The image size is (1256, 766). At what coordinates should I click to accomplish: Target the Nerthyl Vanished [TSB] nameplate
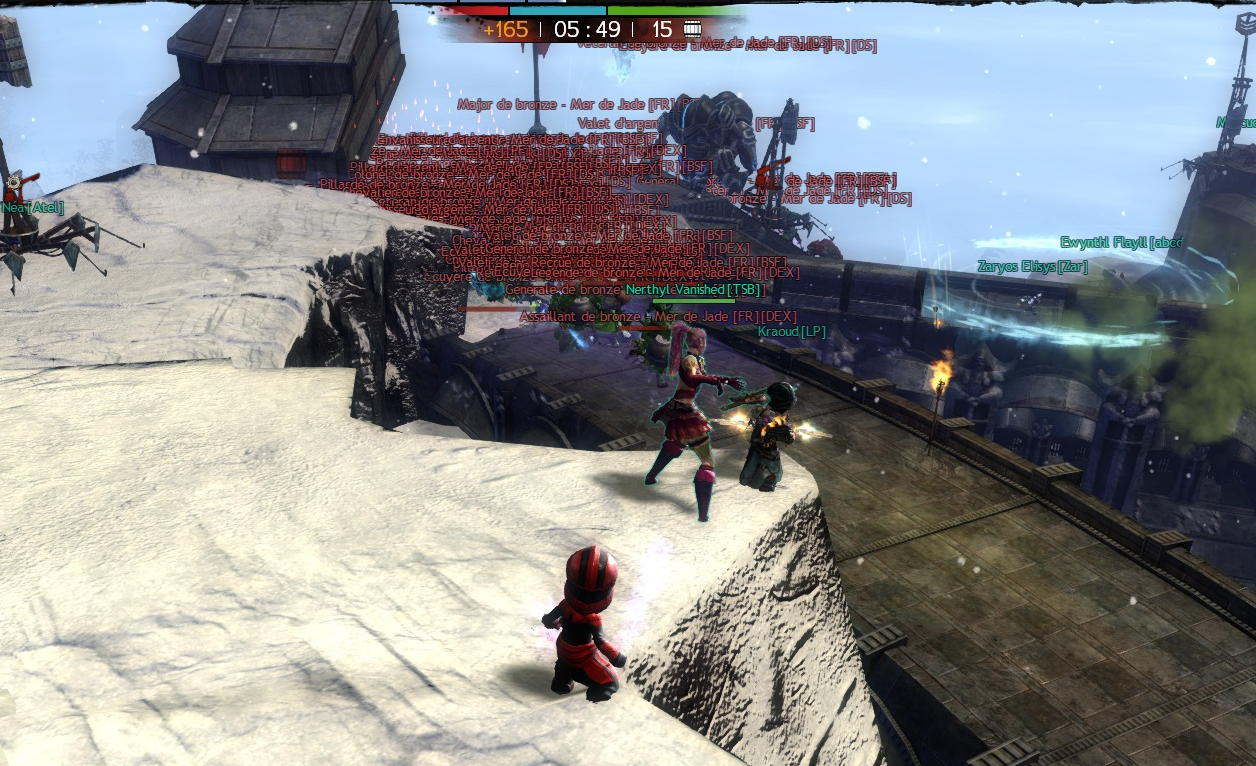click(693, 289)
